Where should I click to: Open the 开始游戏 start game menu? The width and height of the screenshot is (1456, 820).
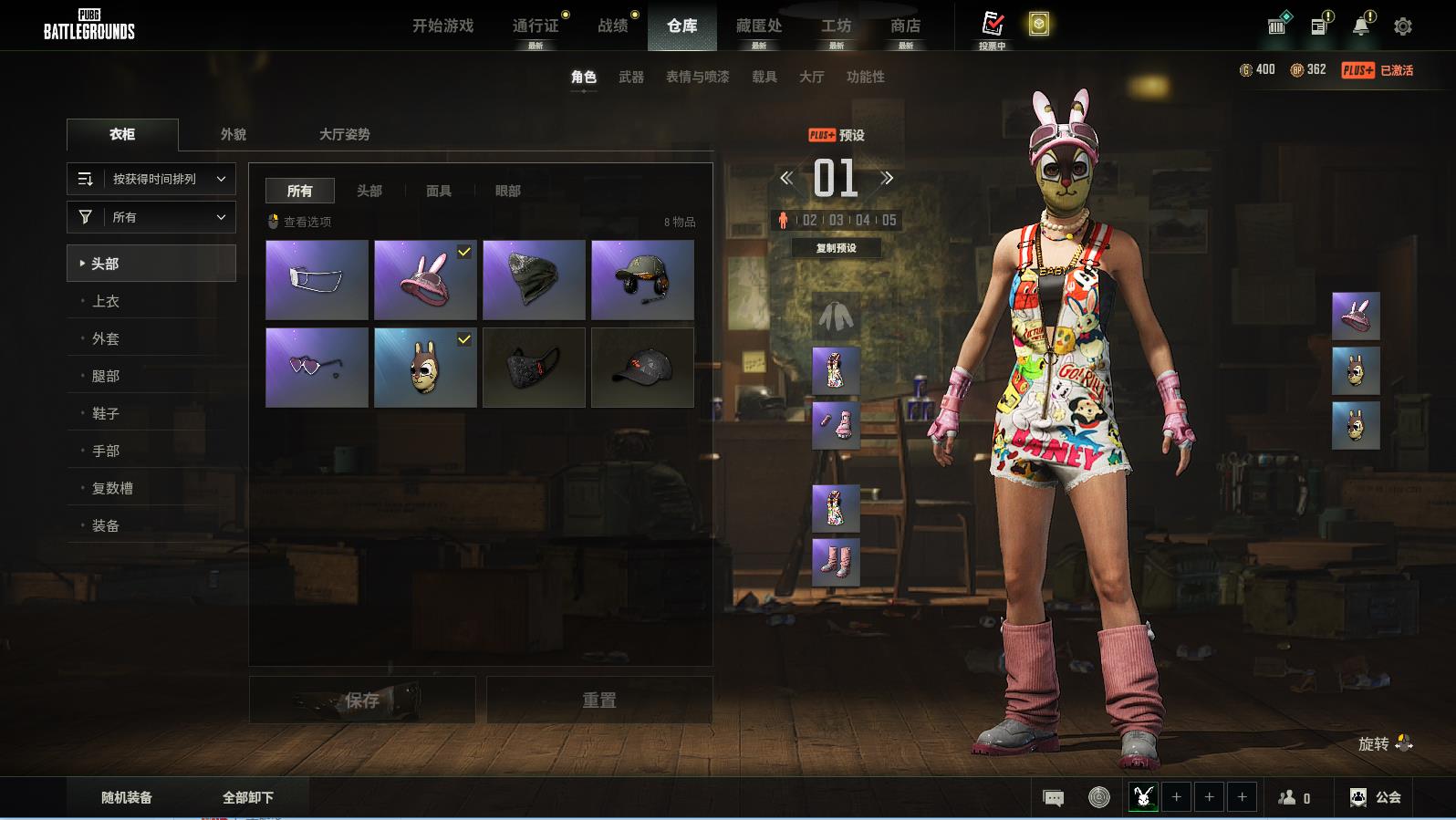click(442, 26)
